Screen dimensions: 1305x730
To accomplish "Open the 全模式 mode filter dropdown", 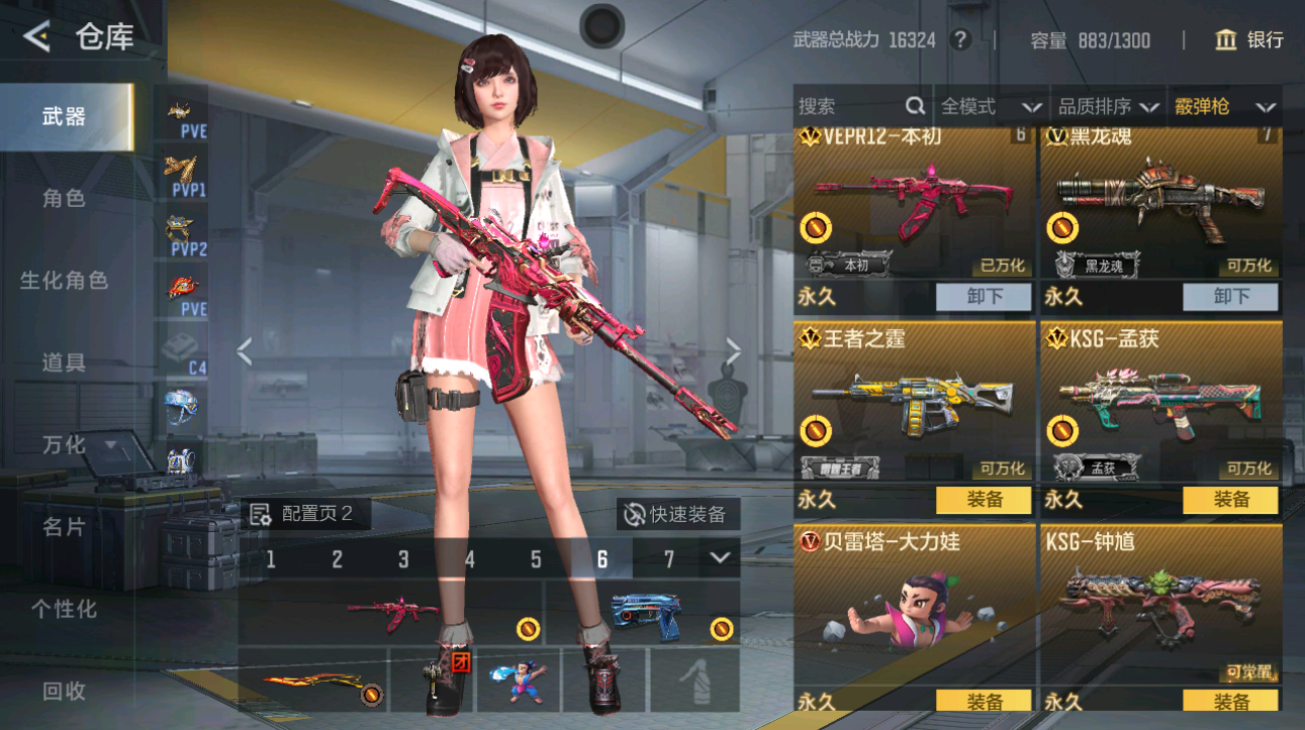I will click(x=994, y=106).
